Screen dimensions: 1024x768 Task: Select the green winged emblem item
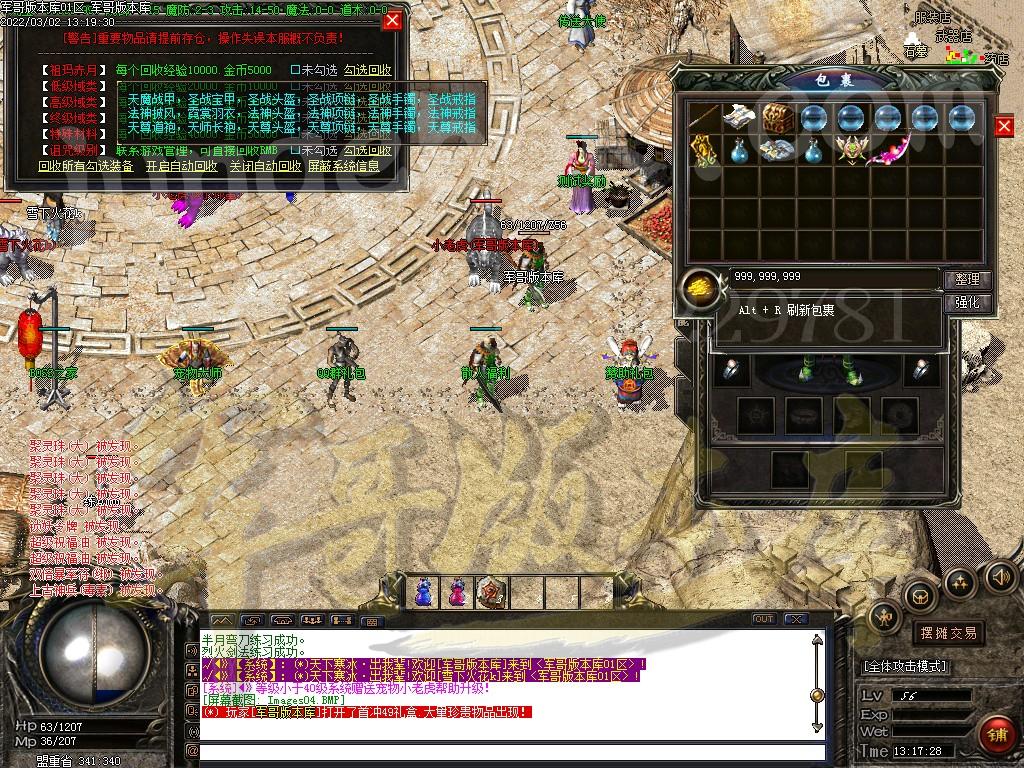point(850,151)
